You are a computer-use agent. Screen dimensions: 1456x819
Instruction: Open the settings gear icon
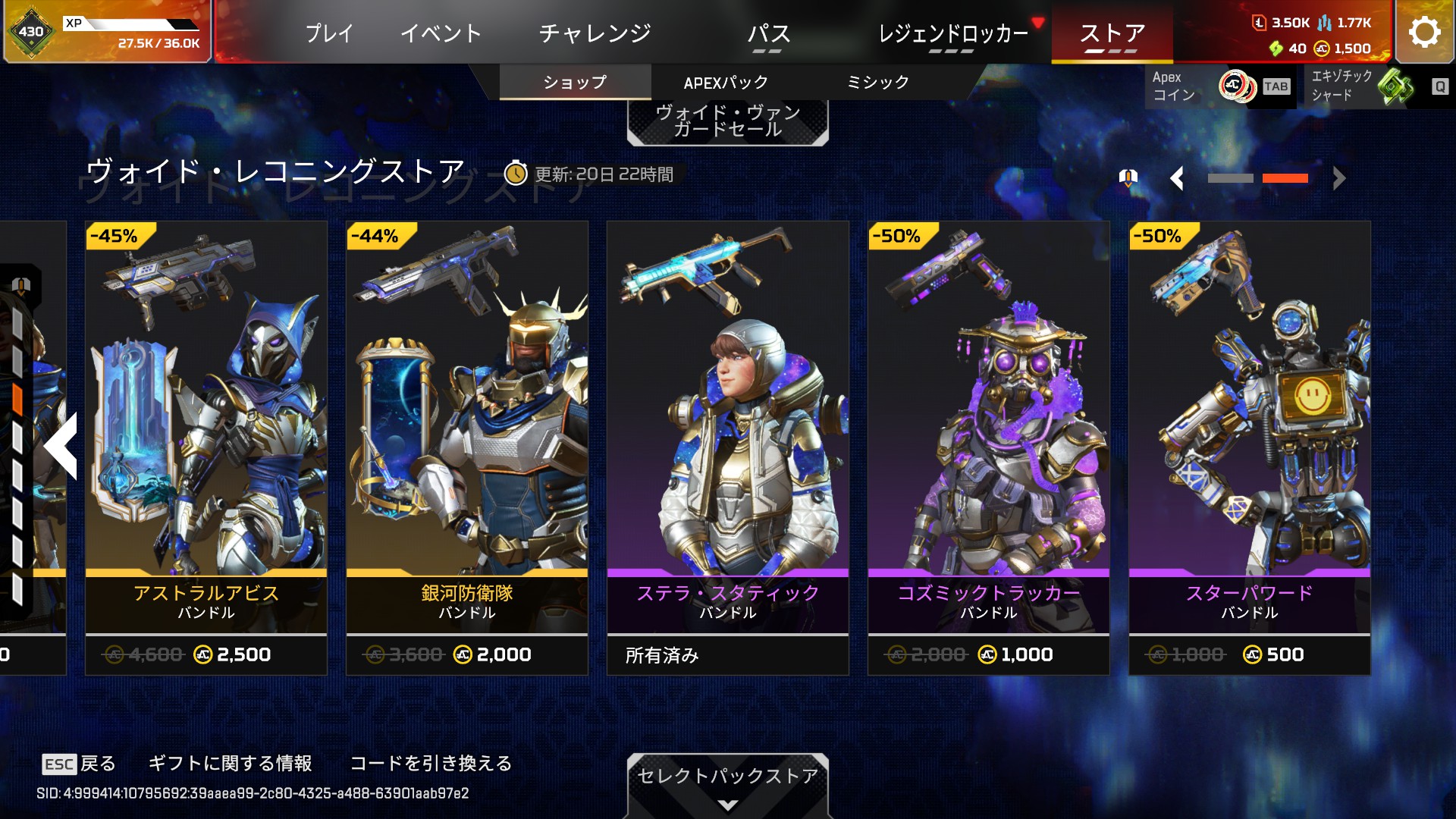1424,32
